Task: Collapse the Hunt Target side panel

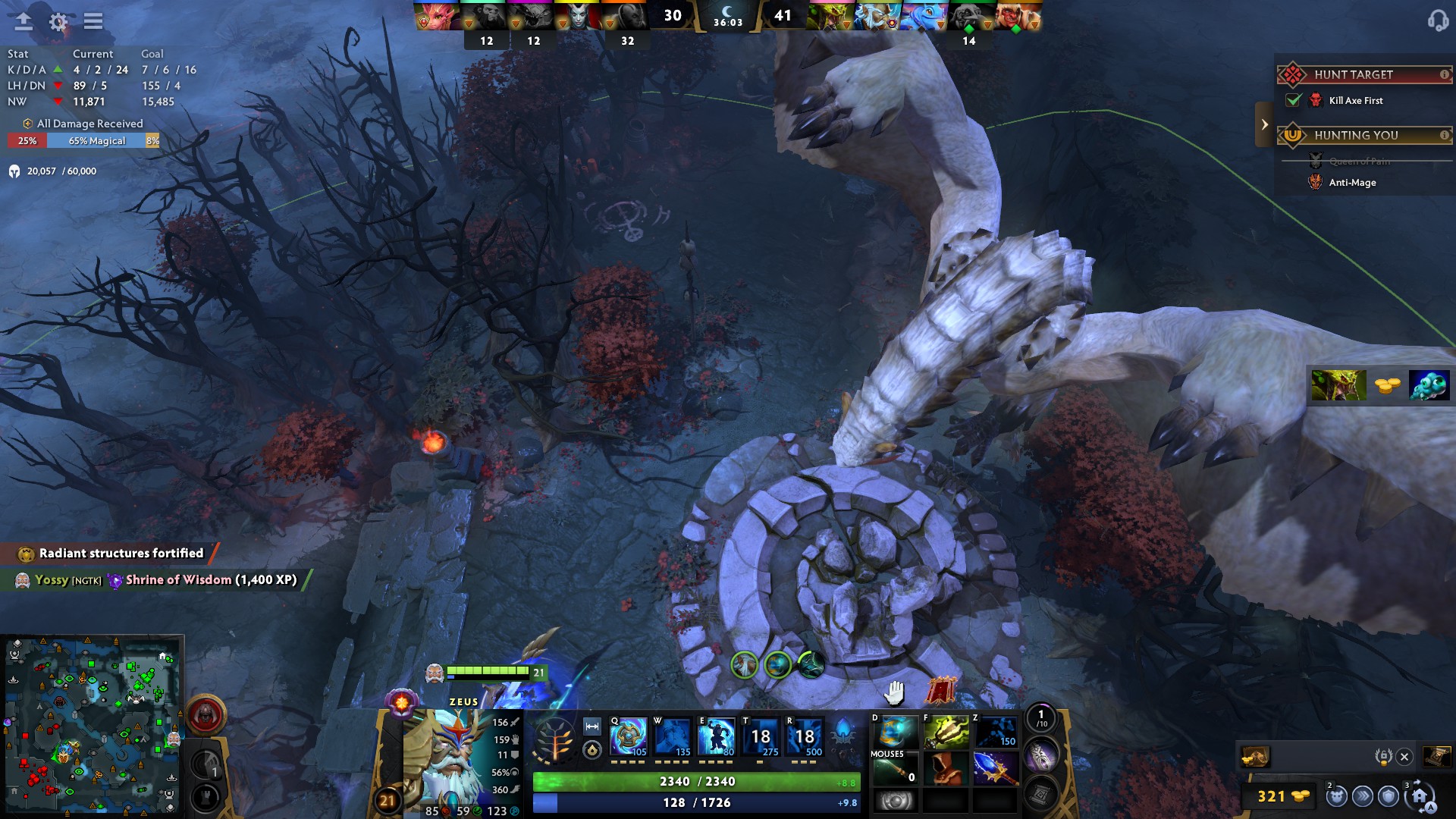Action: coord(1263,124)
